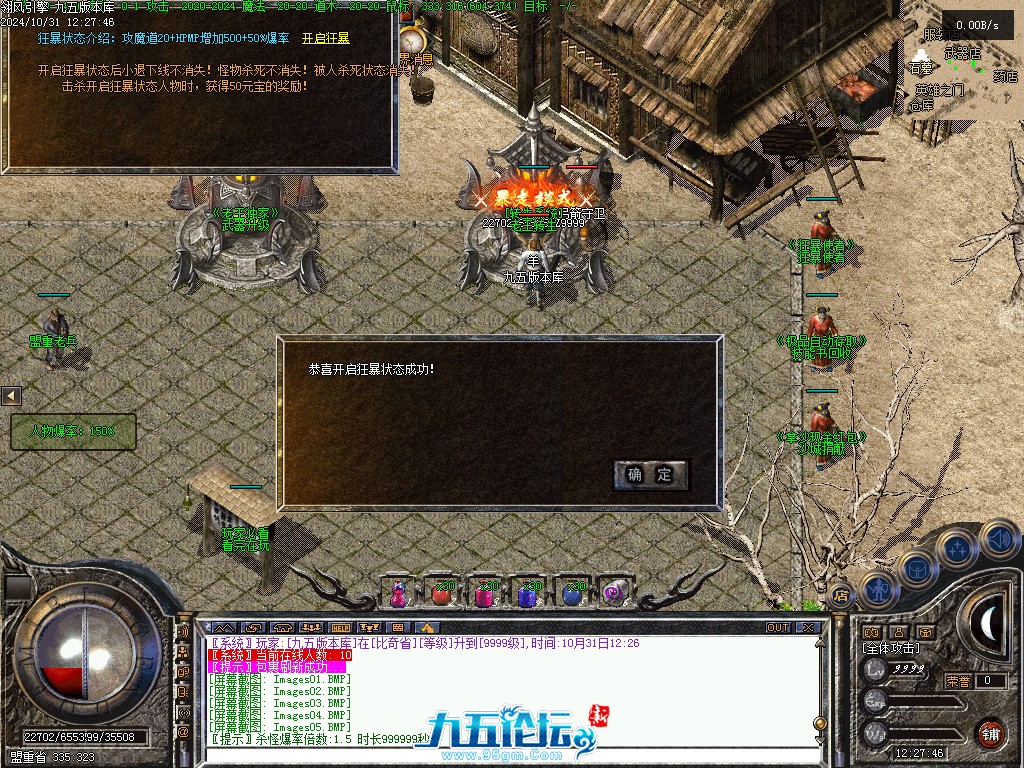
Task: Click the OUT button above chat
Action: 777,628
